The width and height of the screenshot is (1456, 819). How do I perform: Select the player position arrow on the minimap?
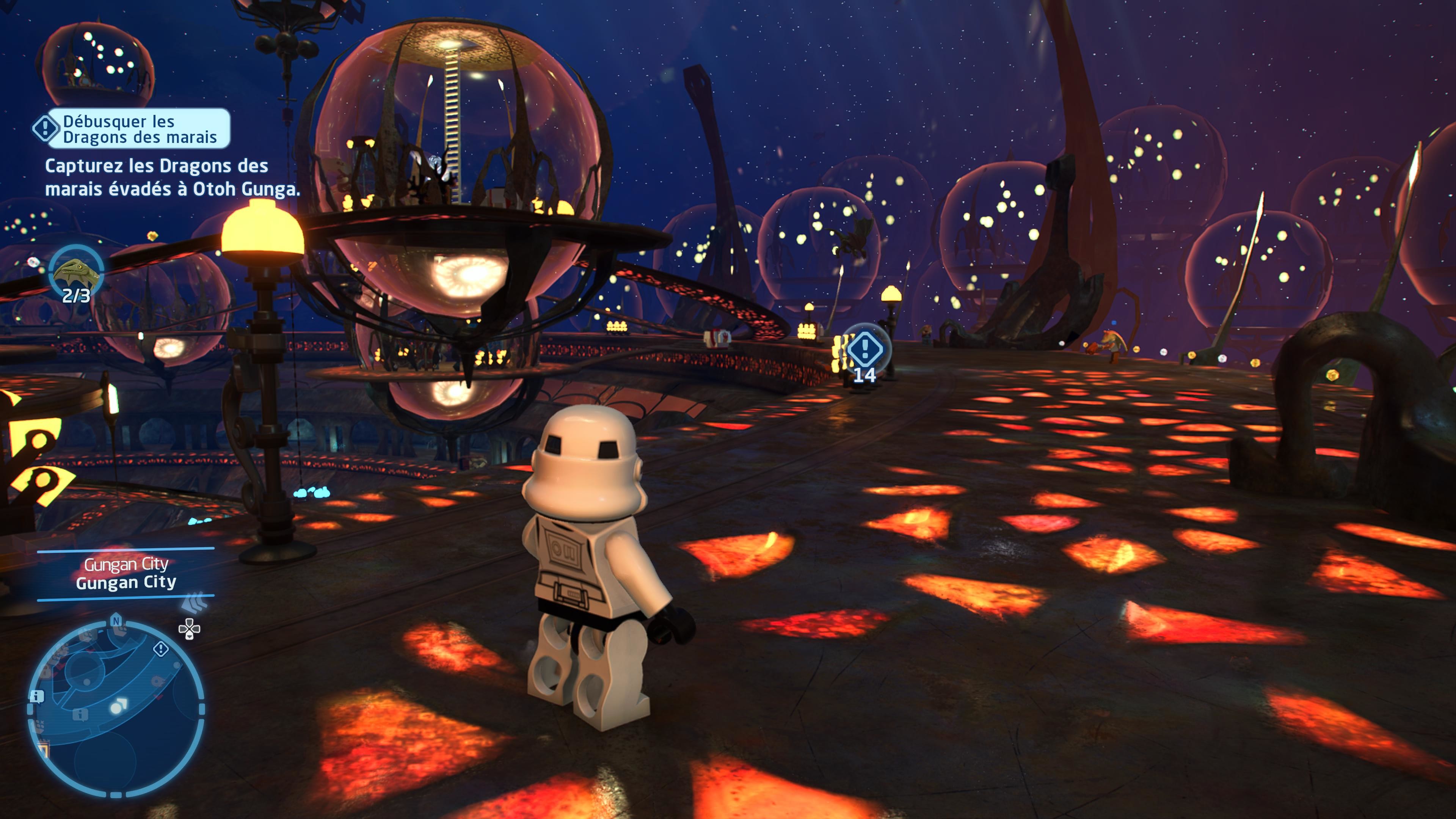point(119,705)
